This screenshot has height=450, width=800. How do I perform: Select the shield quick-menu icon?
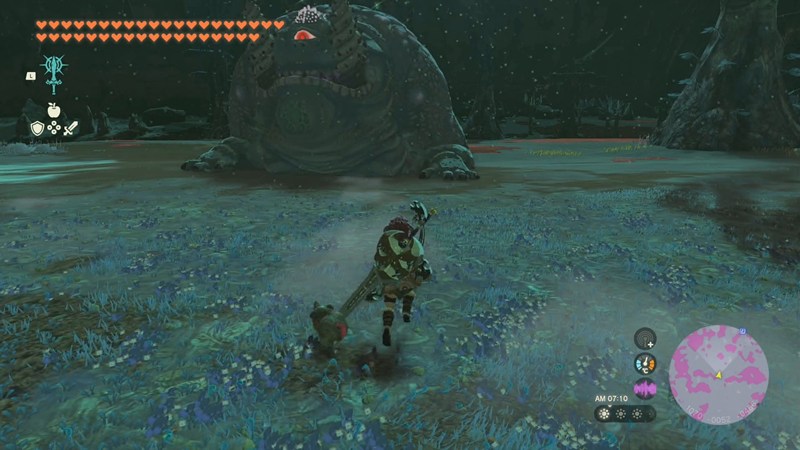(37, 128)
